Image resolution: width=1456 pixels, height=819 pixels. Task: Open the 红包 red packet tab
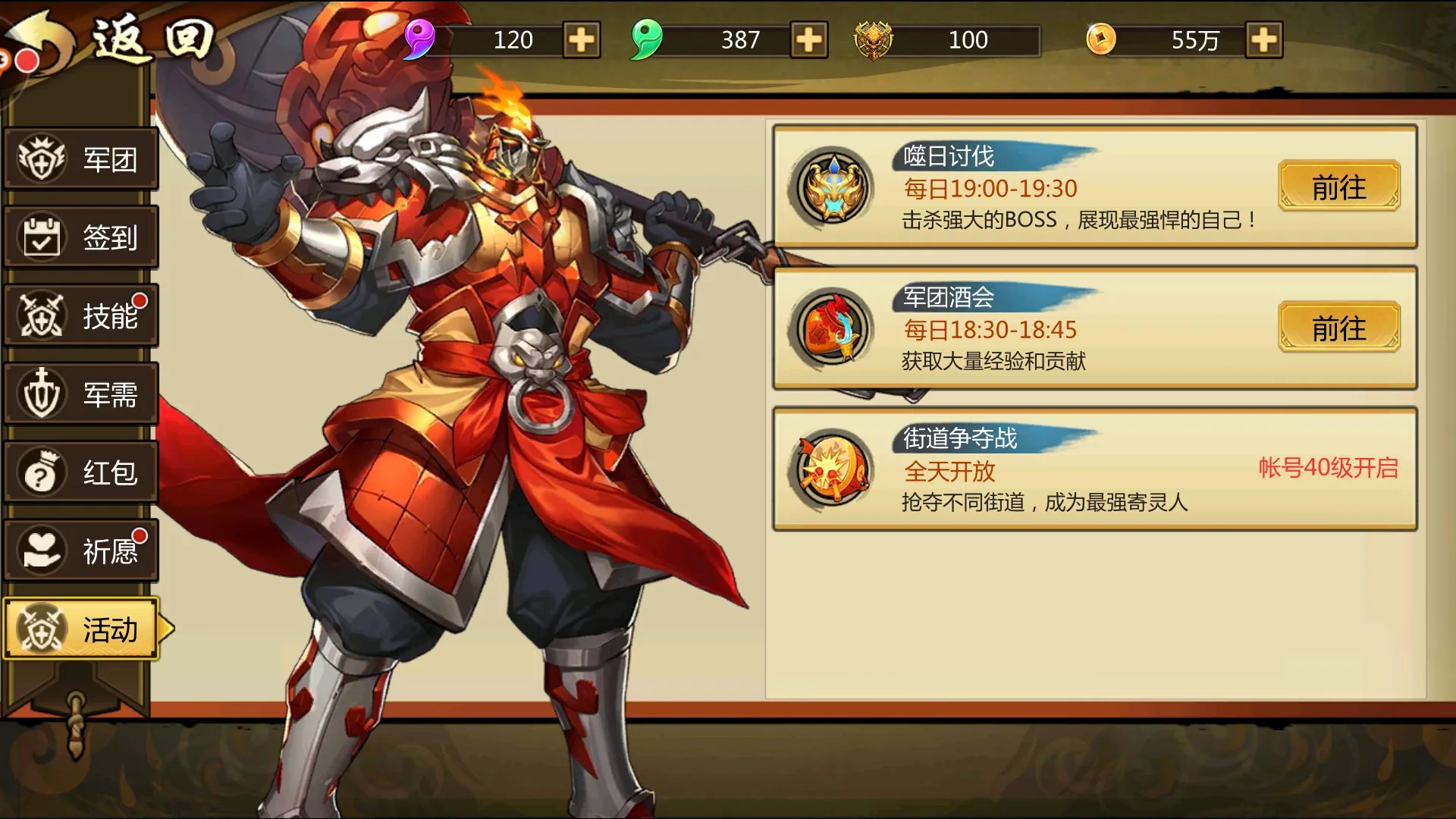coord(81,472)
